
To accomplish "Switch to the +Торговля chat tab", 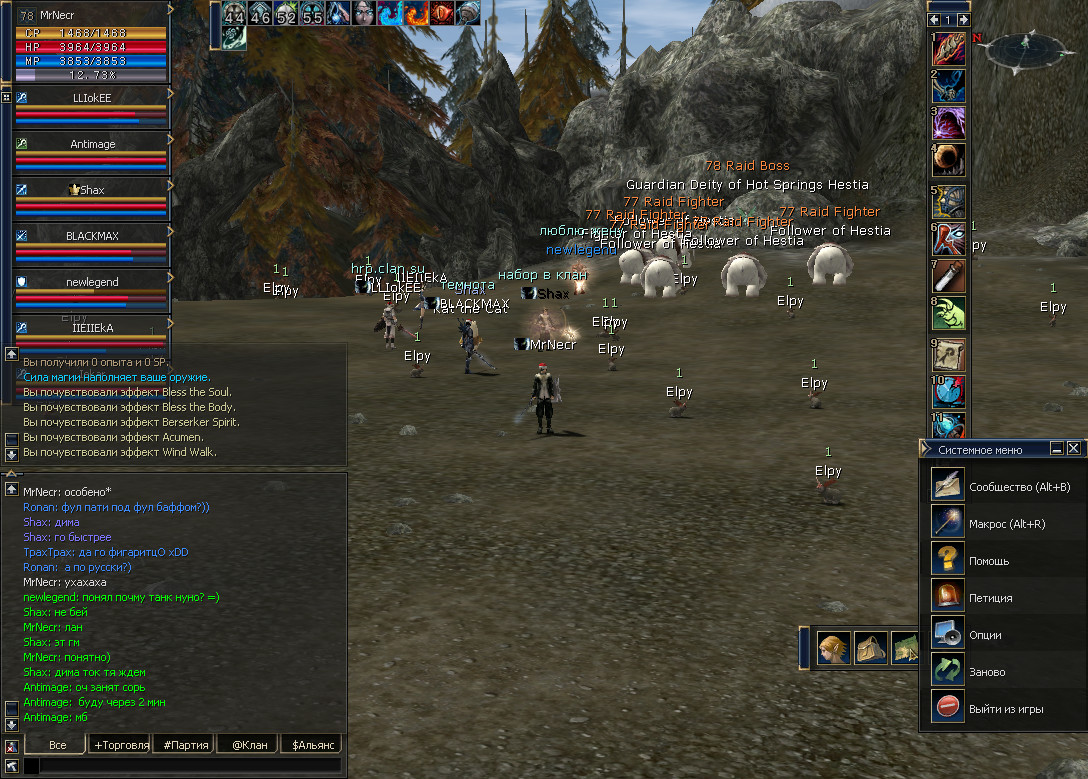I will [x=121, y=745].
